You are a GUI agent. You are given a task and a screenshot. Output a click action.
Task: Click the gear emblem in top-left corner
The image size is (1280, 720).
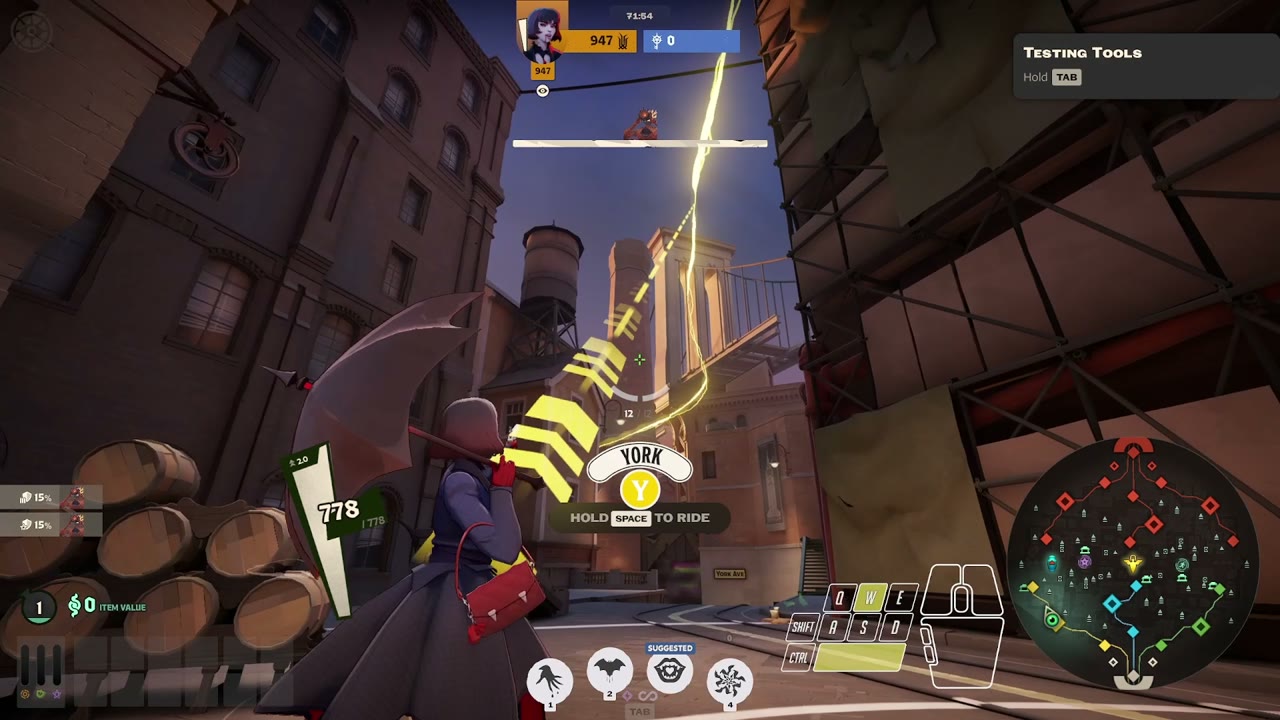click(31, 31)
